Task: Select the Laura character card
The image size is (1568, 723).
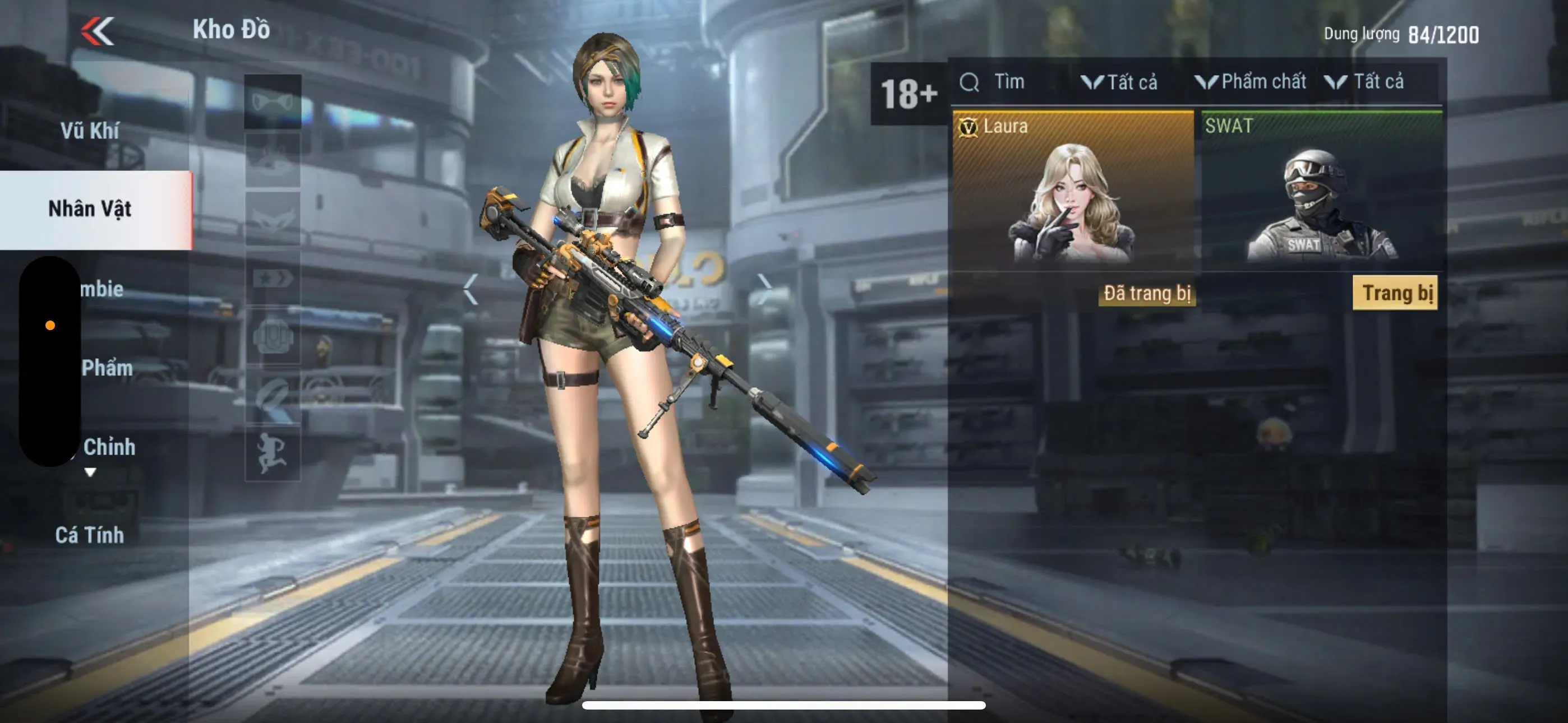Action: (x=1072, y=193)
